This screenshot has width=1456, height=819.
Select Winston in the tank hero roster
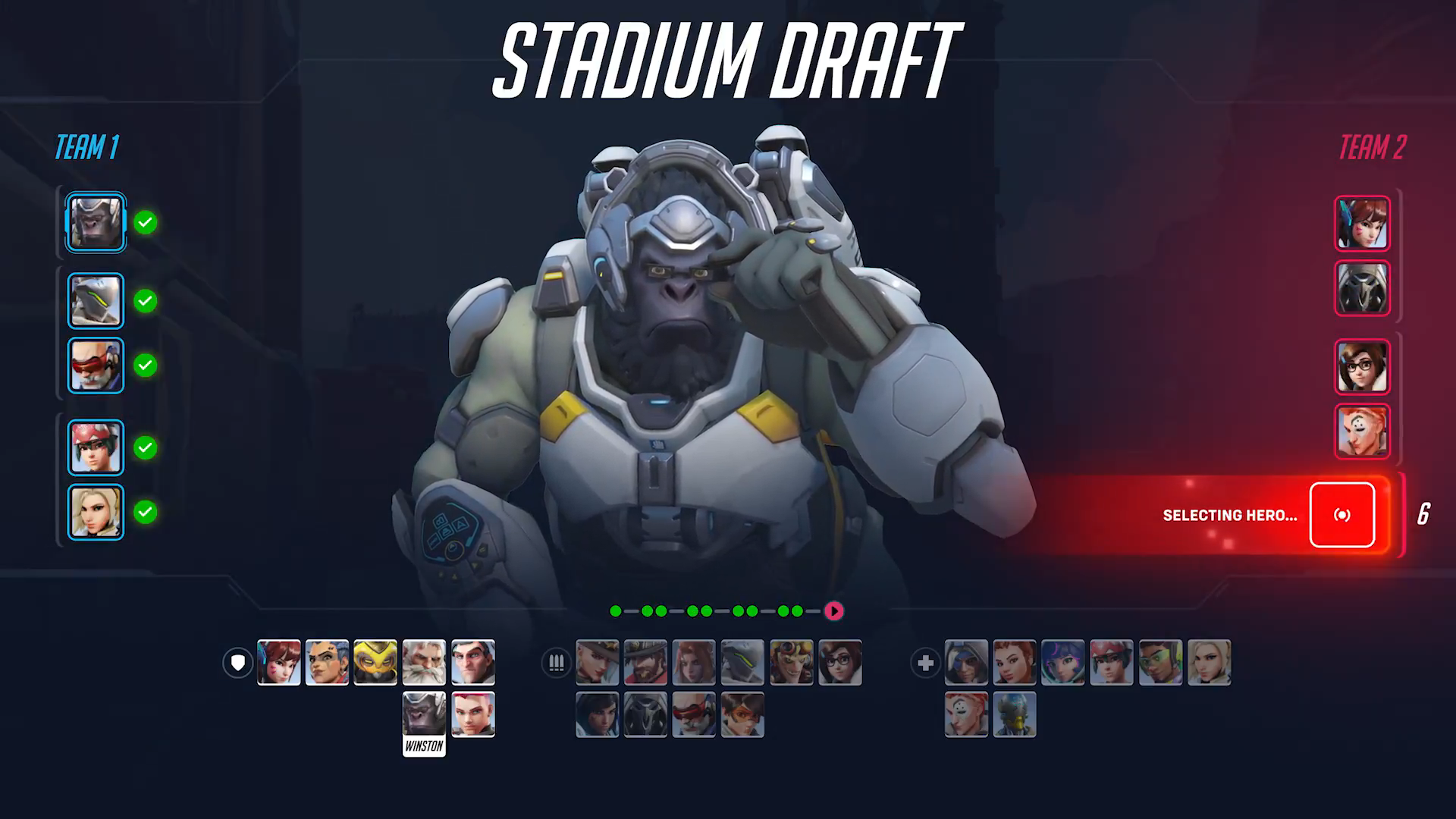(424, 714)
